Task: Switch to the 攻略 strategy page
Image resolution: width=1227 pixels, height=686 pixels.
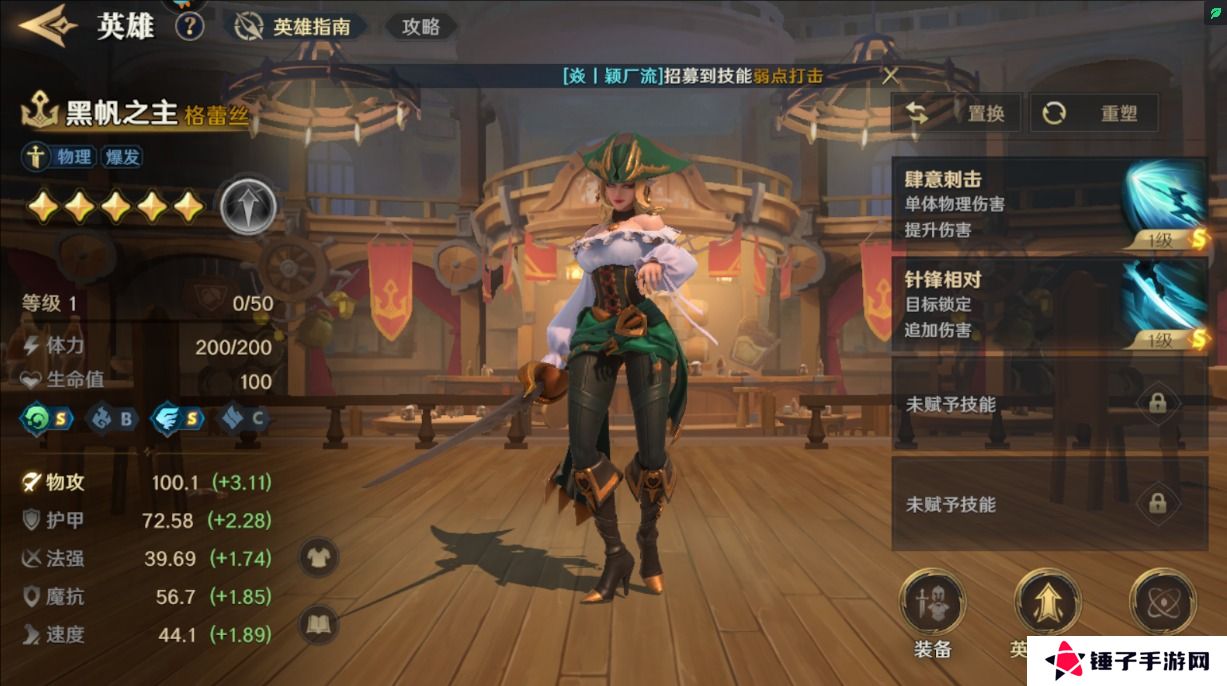Action: (x=421, y=27)
